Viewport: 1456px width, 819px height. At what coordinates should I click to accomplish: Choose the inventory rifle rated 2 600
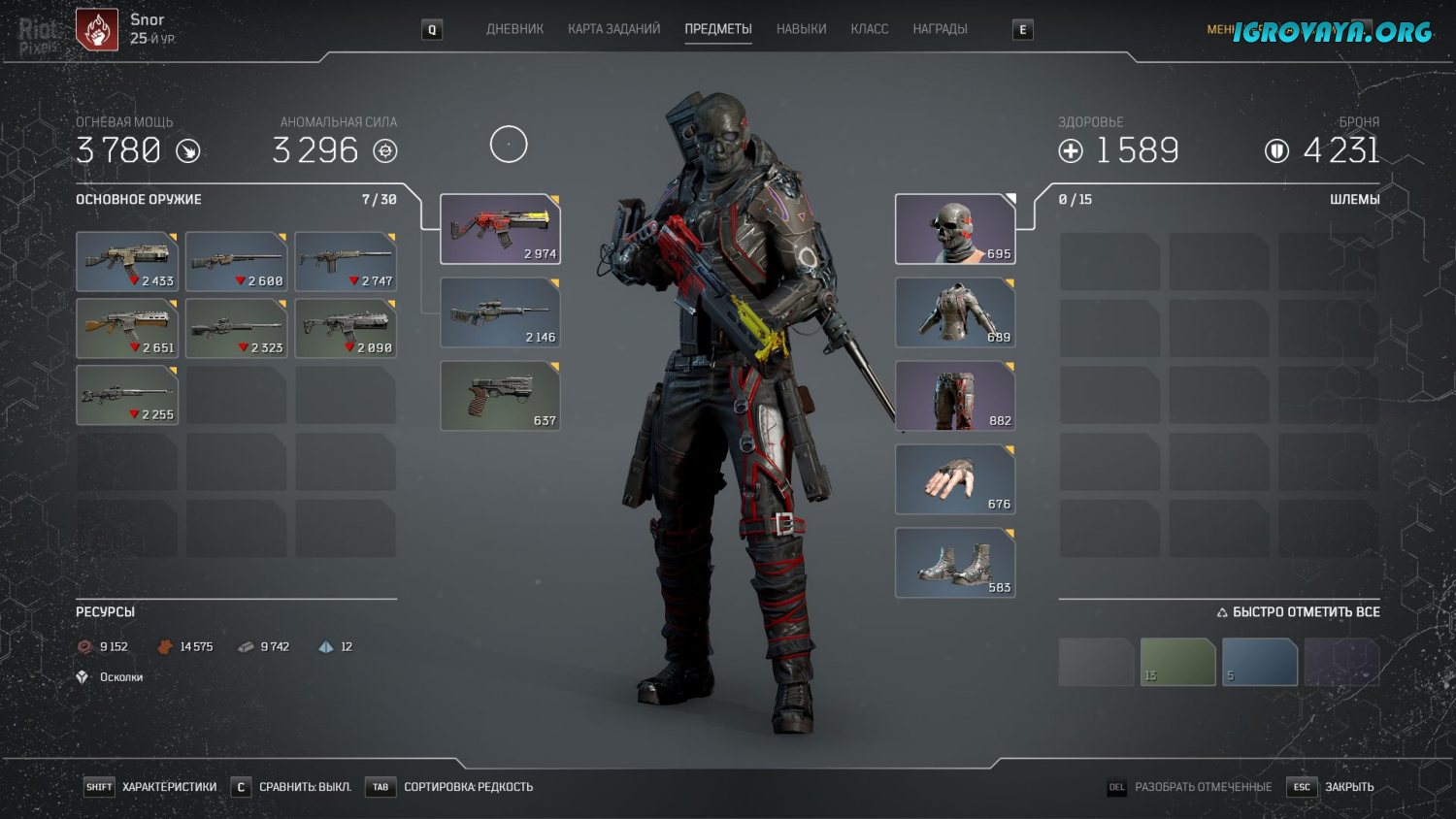[236, 261]
